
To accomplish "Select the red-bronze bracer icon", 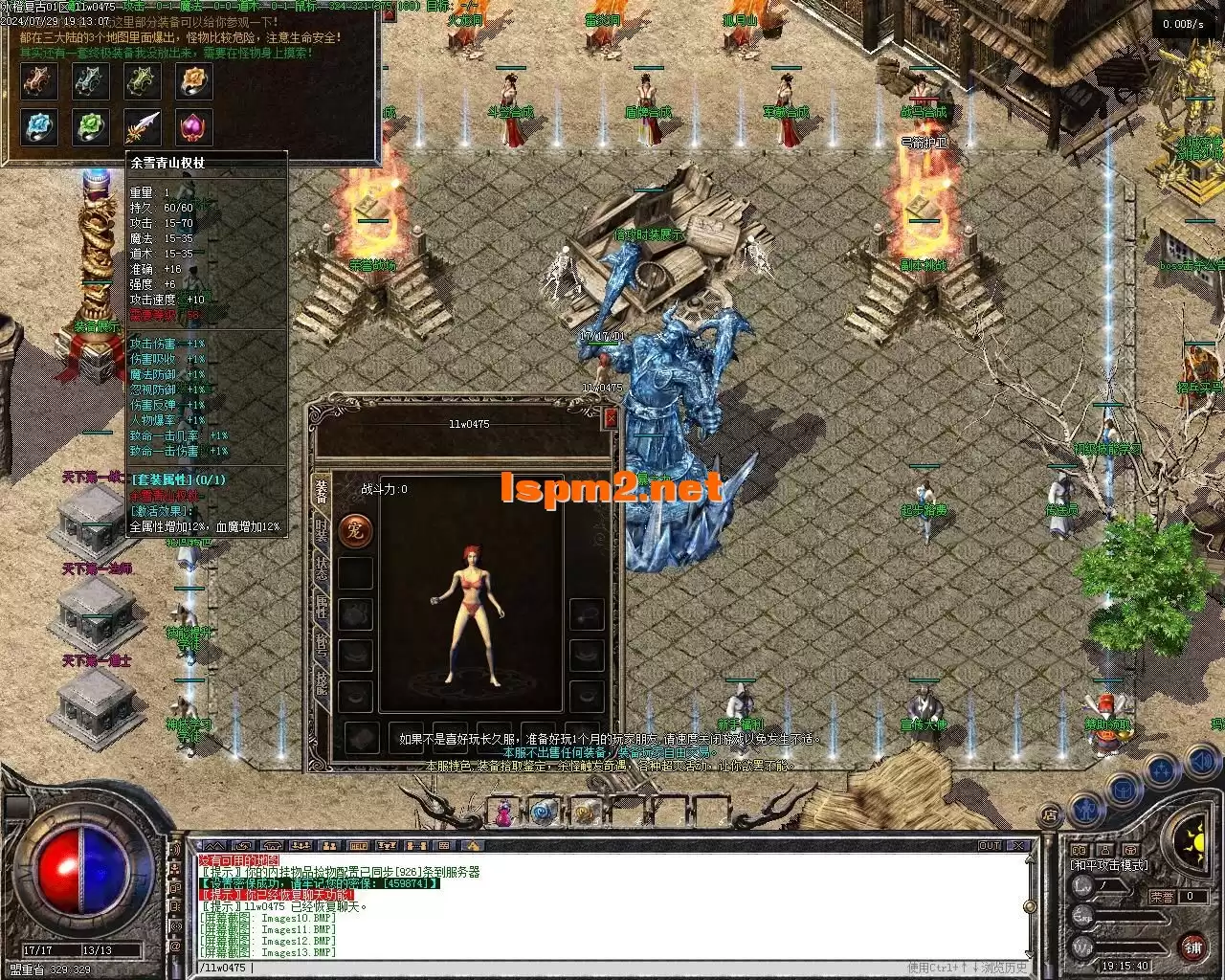I will pos(40,81).
